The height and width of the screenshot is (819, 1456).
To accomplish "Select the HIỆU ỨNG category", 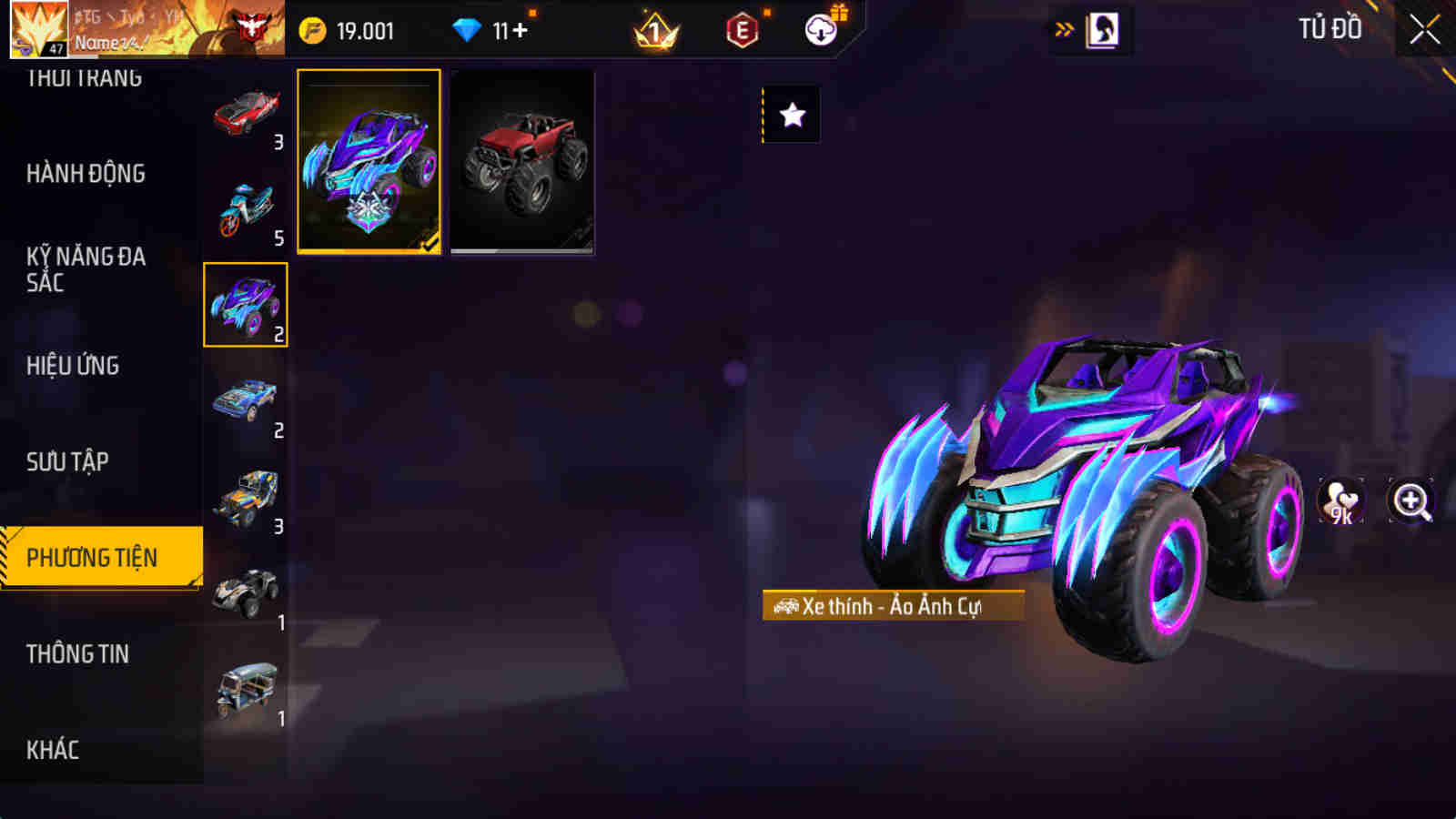I will 75,366.
